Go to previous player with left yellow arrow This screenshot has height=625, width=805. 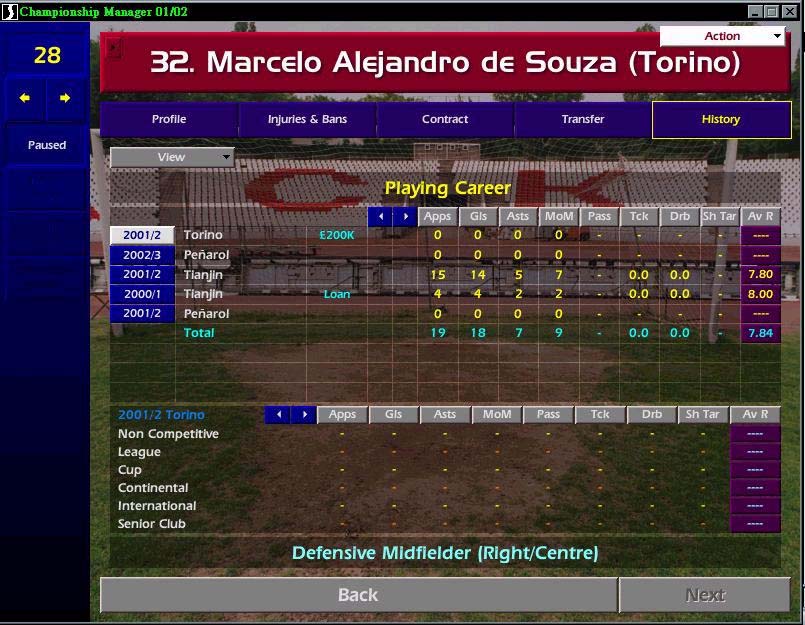coord(25,98)
